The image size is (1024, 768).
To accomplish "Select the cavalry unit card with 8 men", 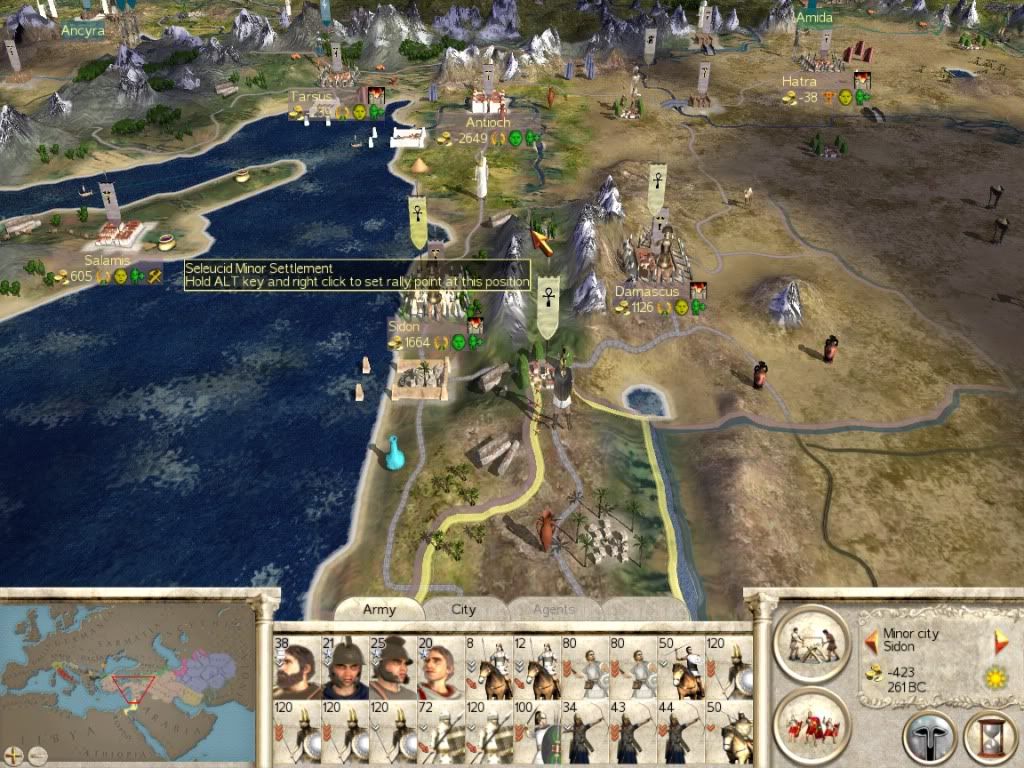I will (x=489, y=667).
